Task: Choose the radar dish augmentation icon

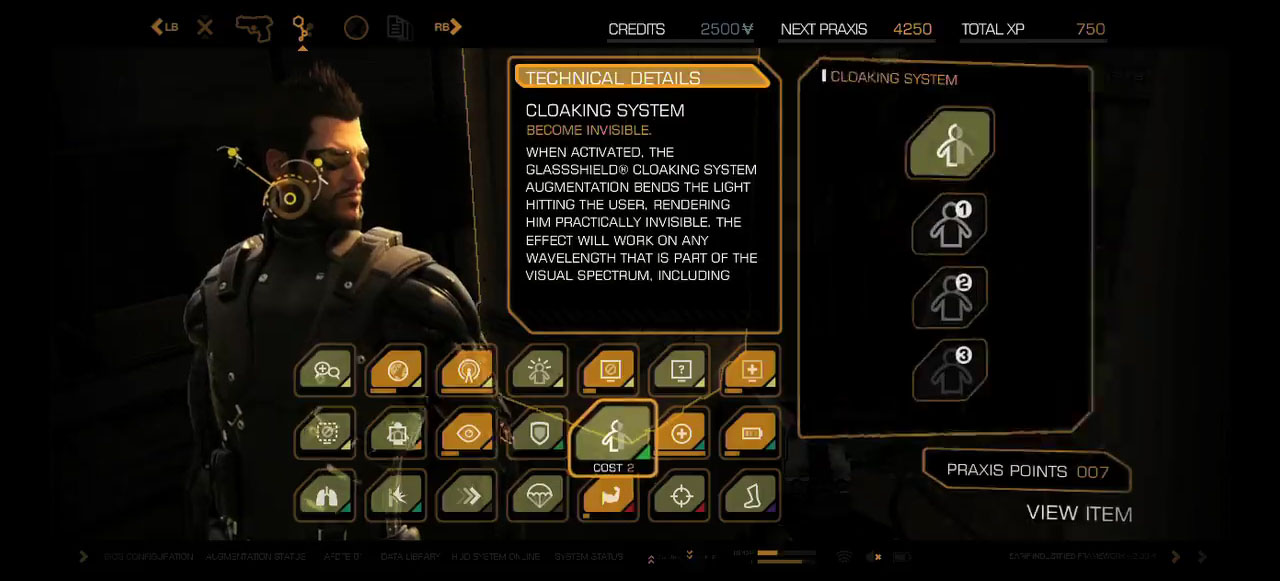Action: [x=468, y=371]
